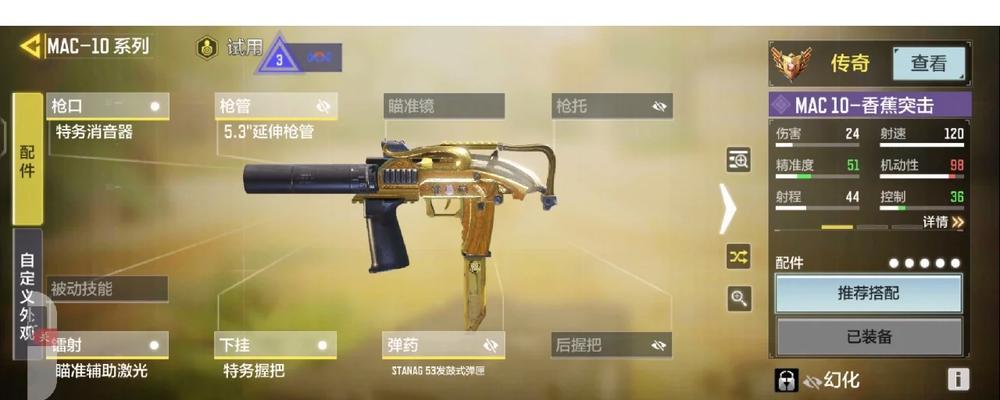This screenshot has width=1000, height=400.
Task: Open the 下挂 underbarrel slot
Action: tap(275, 345)
